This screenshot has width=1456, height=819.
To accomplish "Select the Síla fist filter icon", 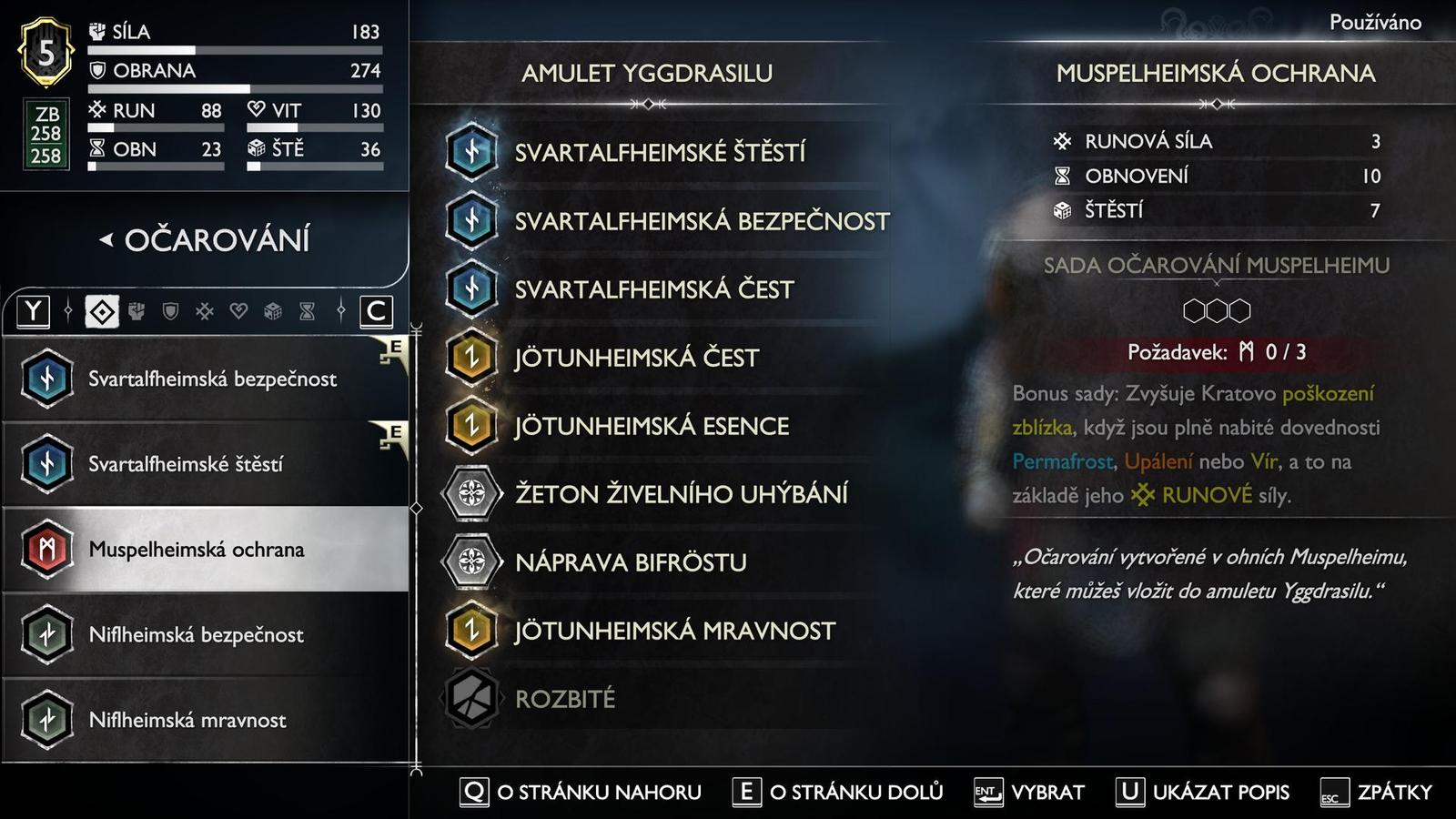I will click(x=136, y=312).
